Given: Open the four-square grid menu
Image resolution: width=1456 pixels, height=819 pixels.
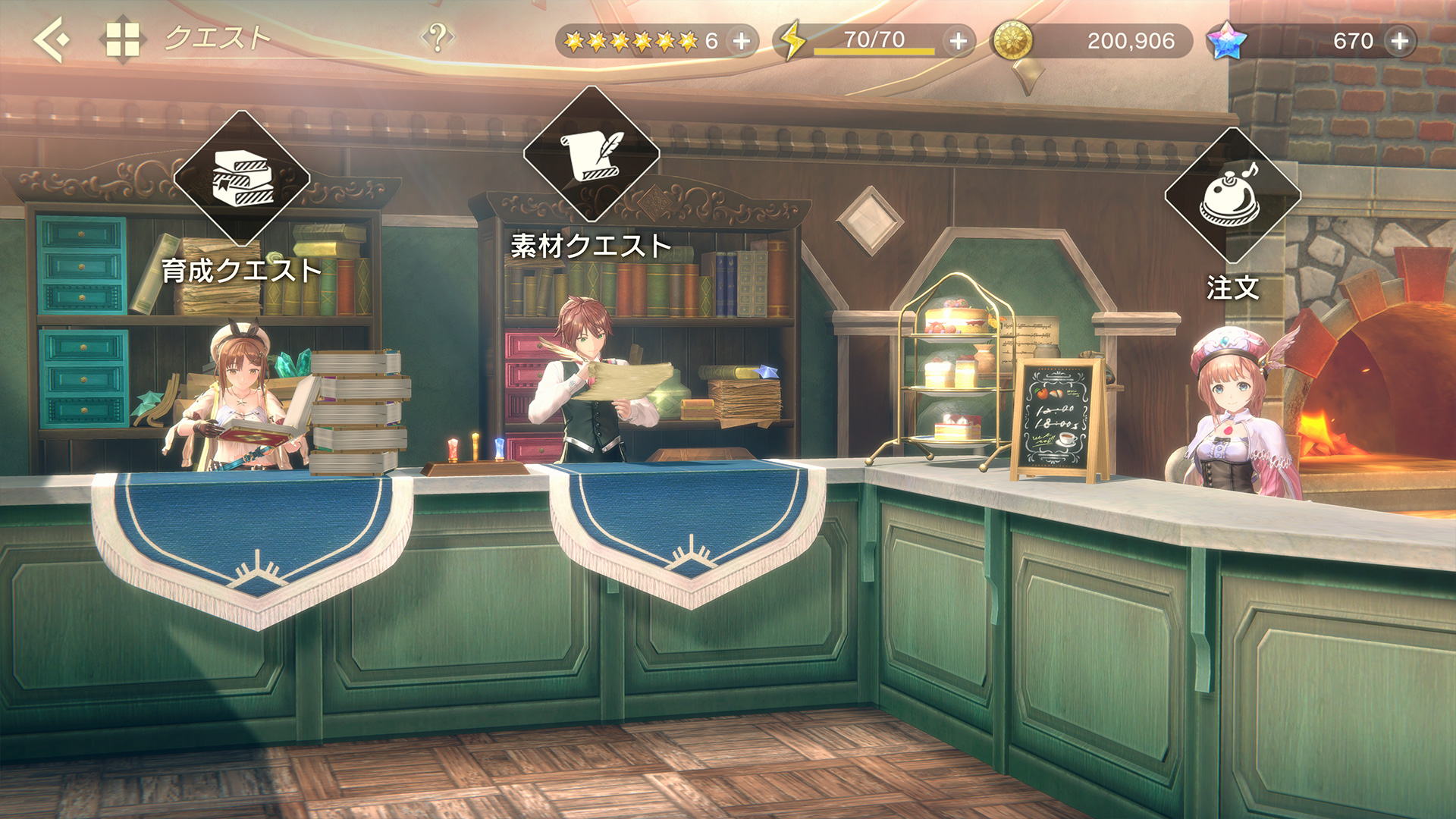Looking at the screenshot, I should pyautogui.click(x=122, y=39).
